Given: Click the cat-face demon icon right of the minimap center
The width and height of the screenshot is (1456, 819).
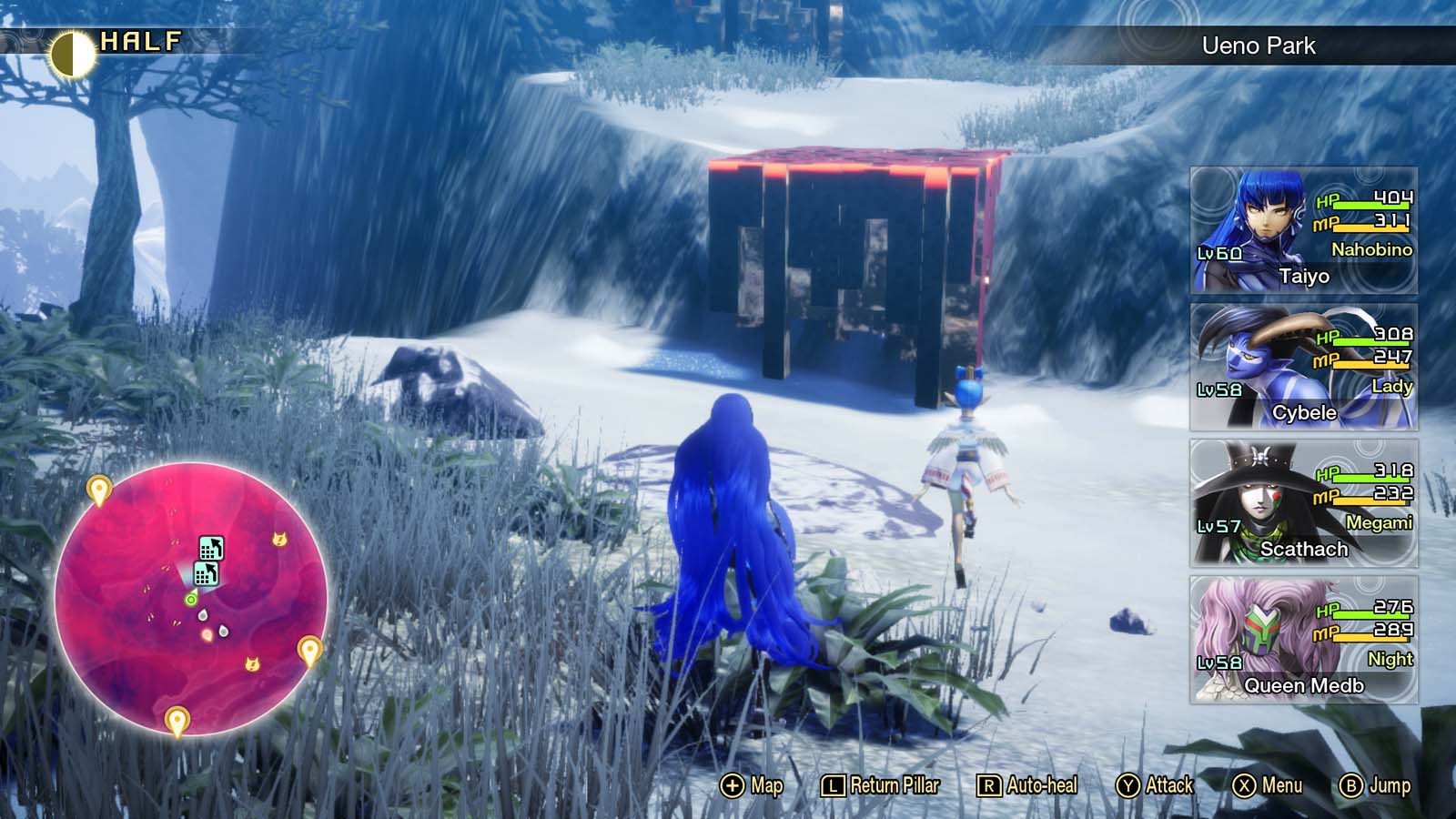Looking at the screenshot, I should click(x=280, y=540).
